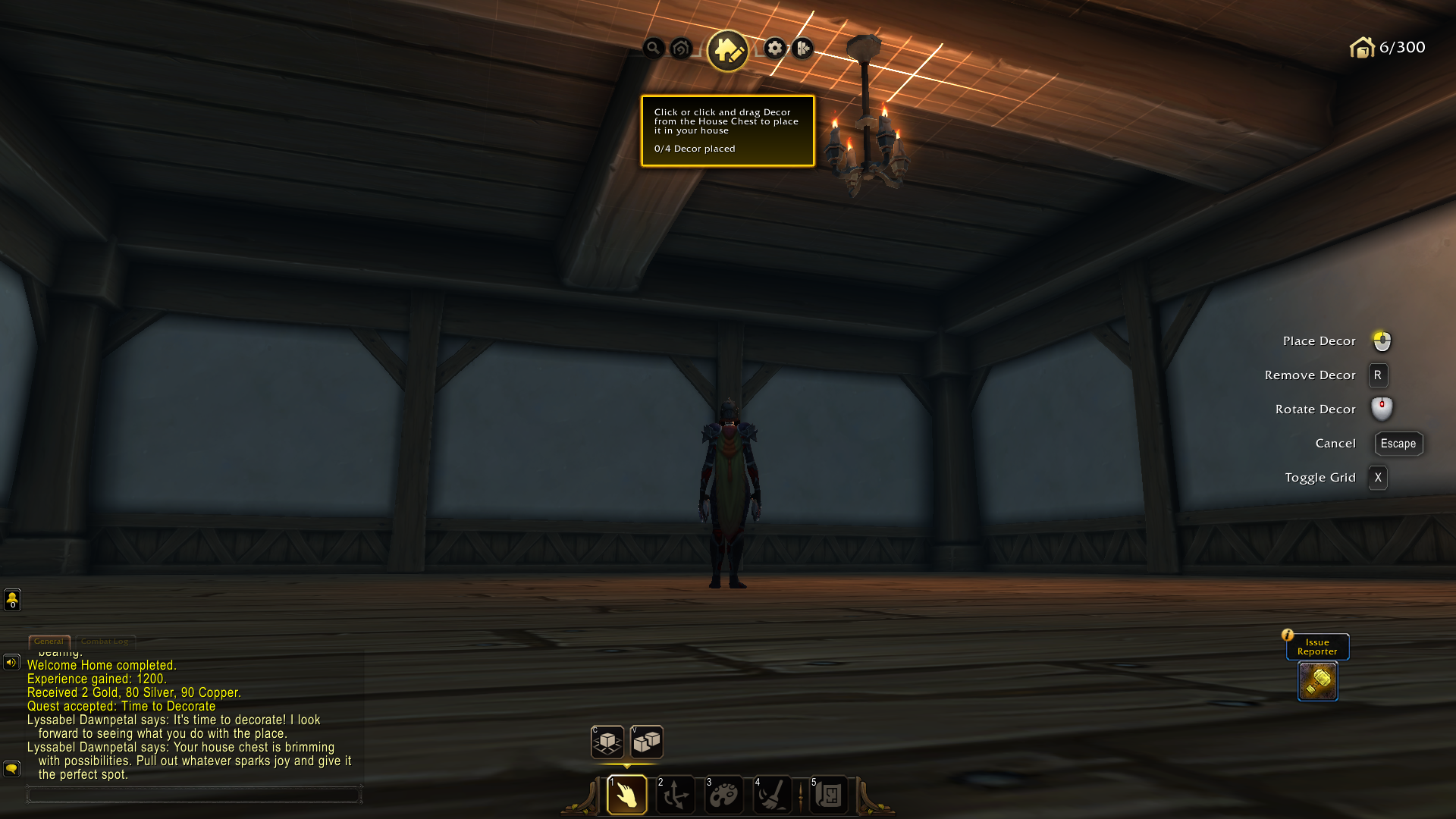This screenshot has height=819, width=1456.
Task: Open the Issue Reporter hammer button
Action: [x=1317, y=681]
